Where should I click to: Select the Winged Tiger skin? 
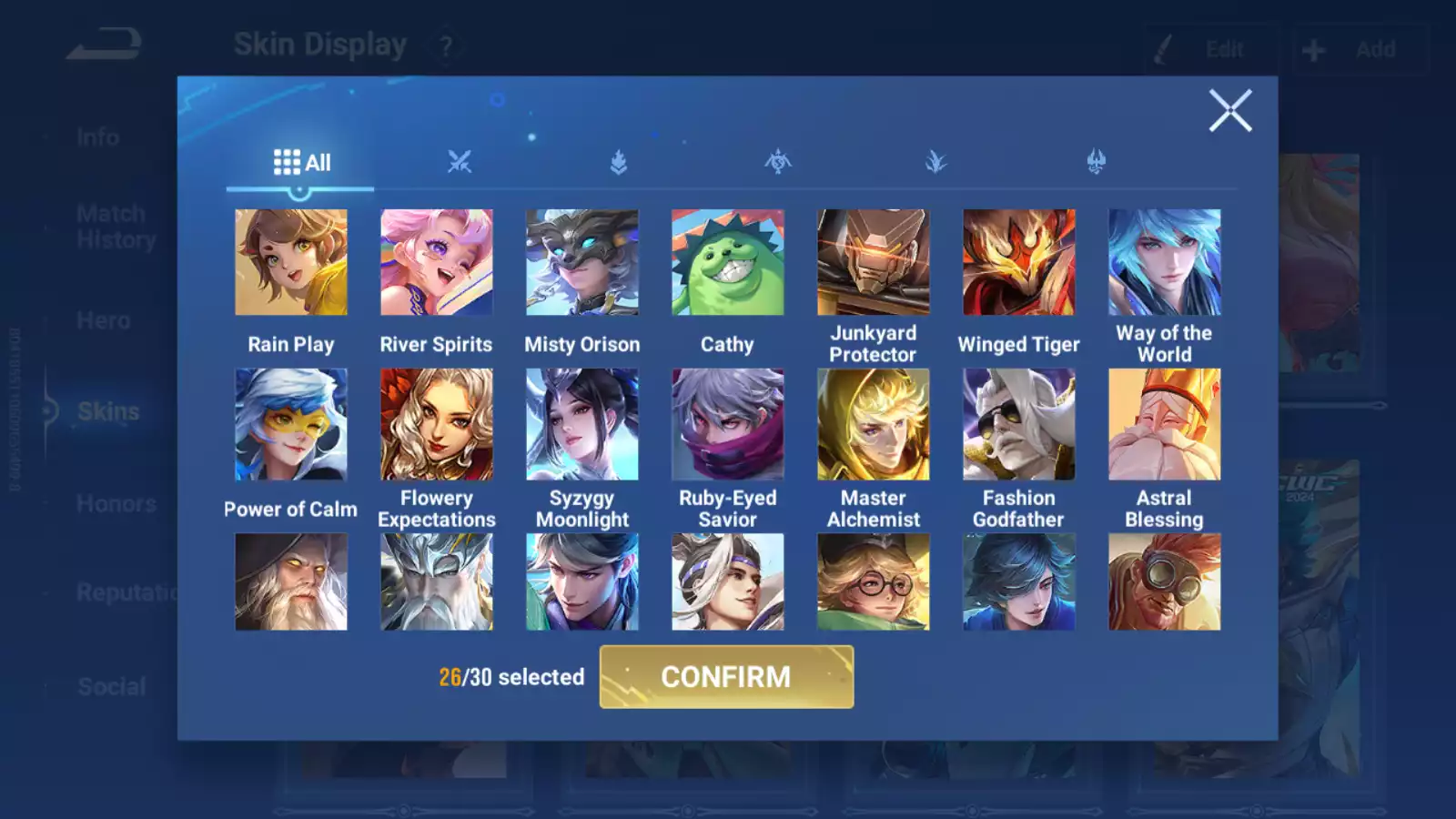(x=1018, y=263)
